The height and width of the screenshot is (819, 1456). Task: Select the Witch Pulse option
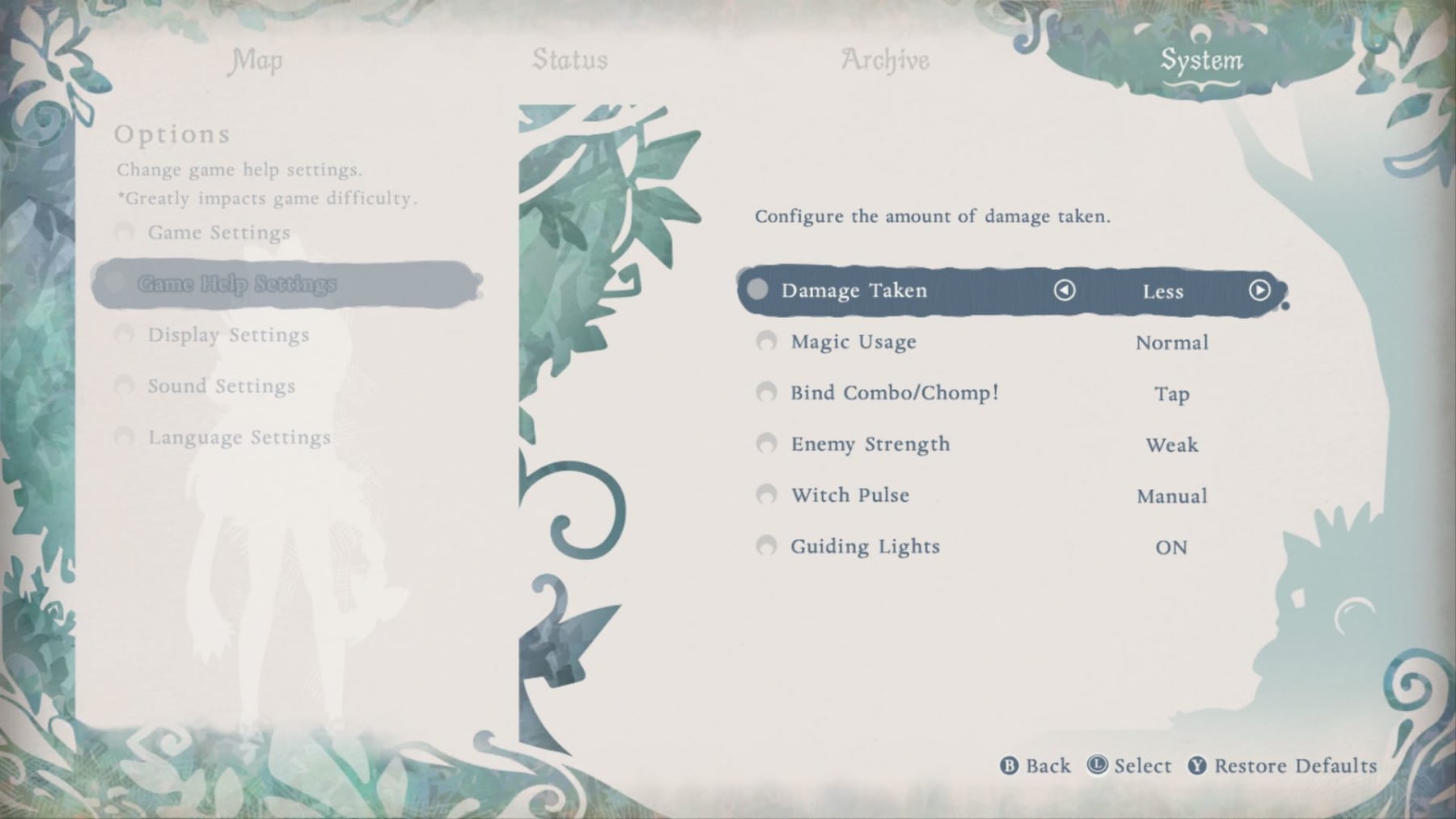850,495
